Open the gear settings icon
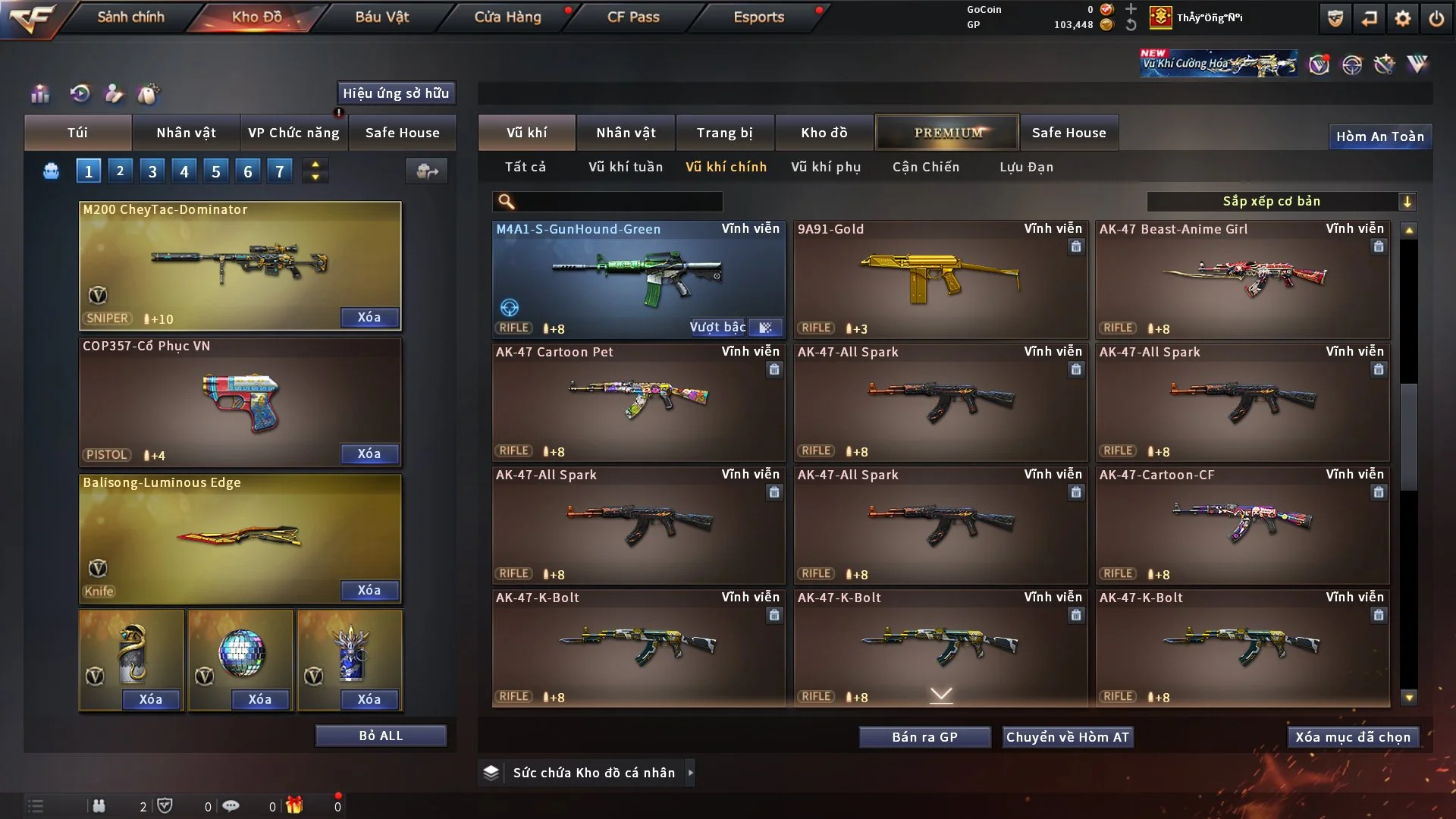Image resolution: width=1456 pixels, height=819 pixels. (x=1403, y=18)
